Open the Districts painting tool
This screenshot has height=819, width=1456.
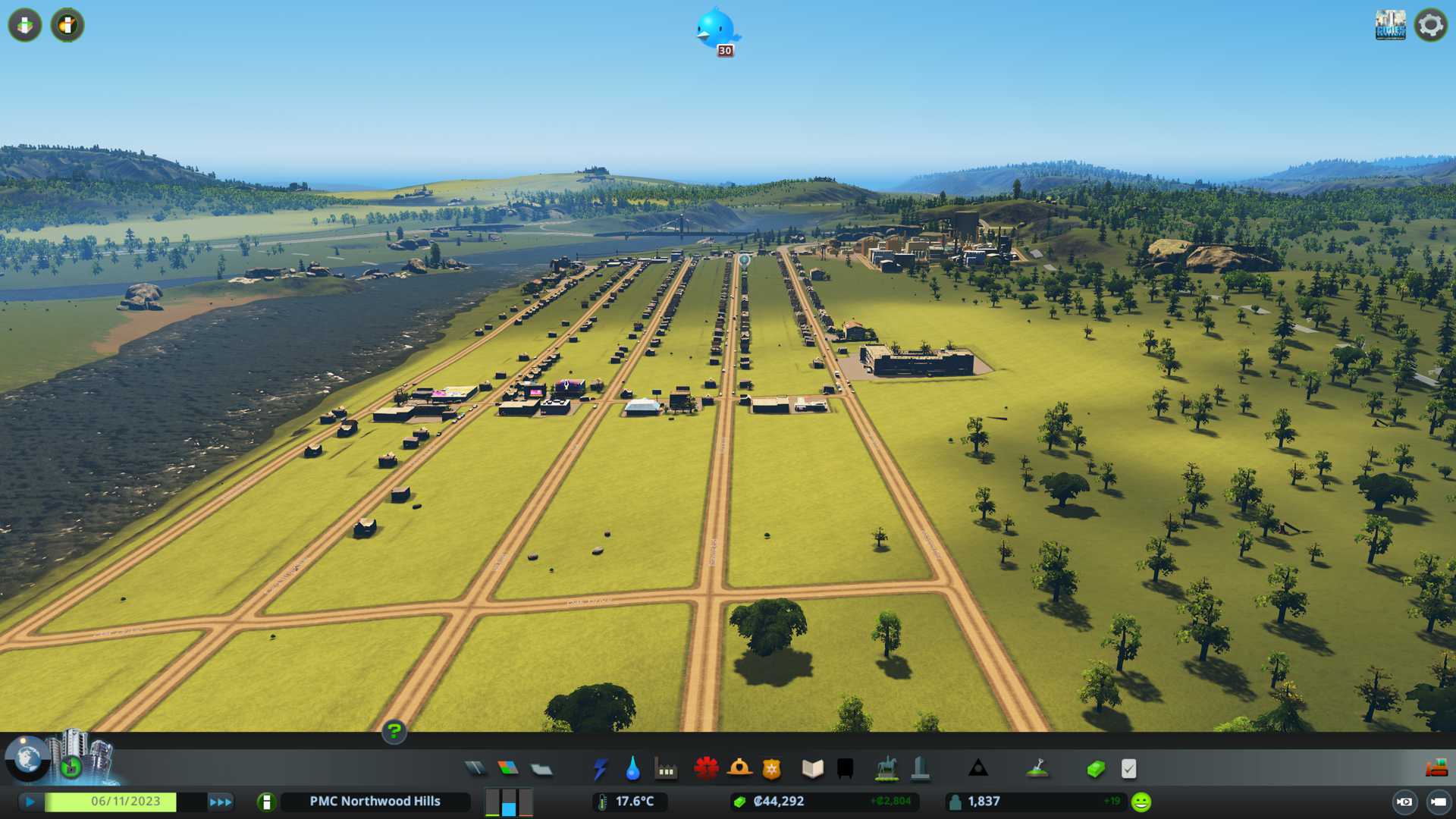tap(541, 770)
